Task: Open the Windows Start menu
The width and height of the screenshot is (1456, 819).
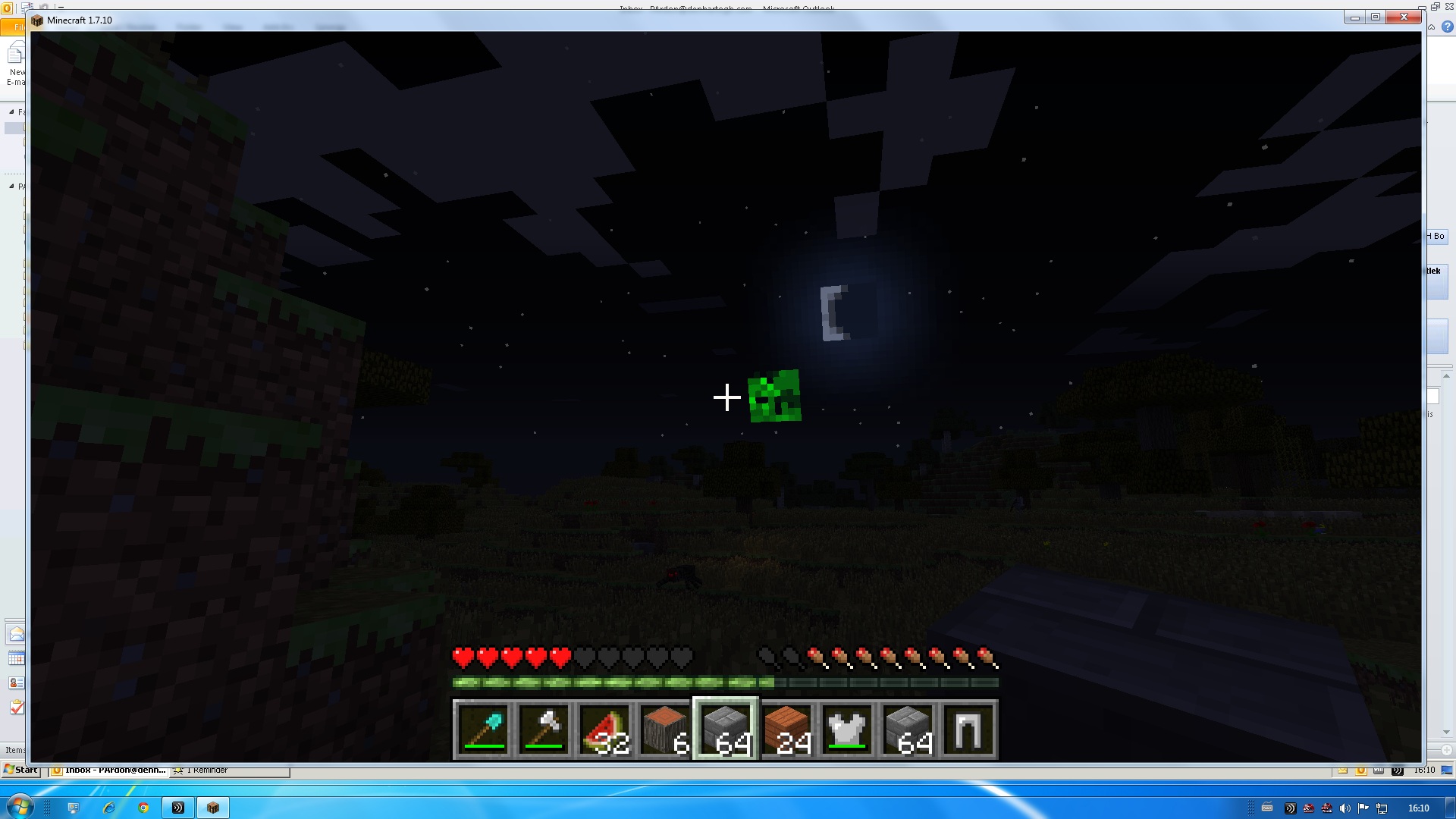Action: coord(20,769)
